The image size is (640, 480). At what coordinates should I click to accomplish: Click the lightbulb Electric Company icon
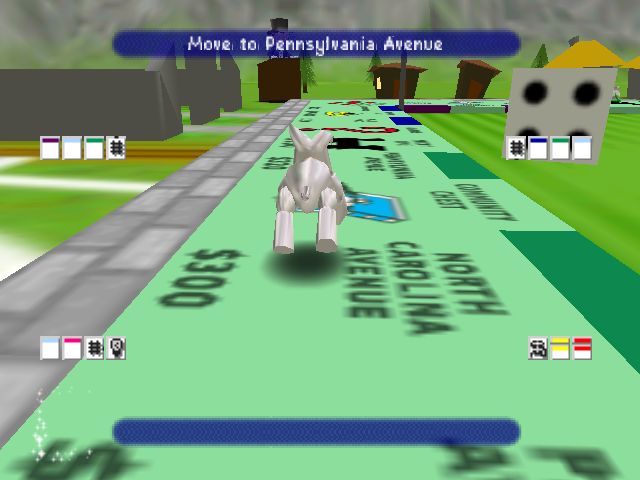pos(116,348)
